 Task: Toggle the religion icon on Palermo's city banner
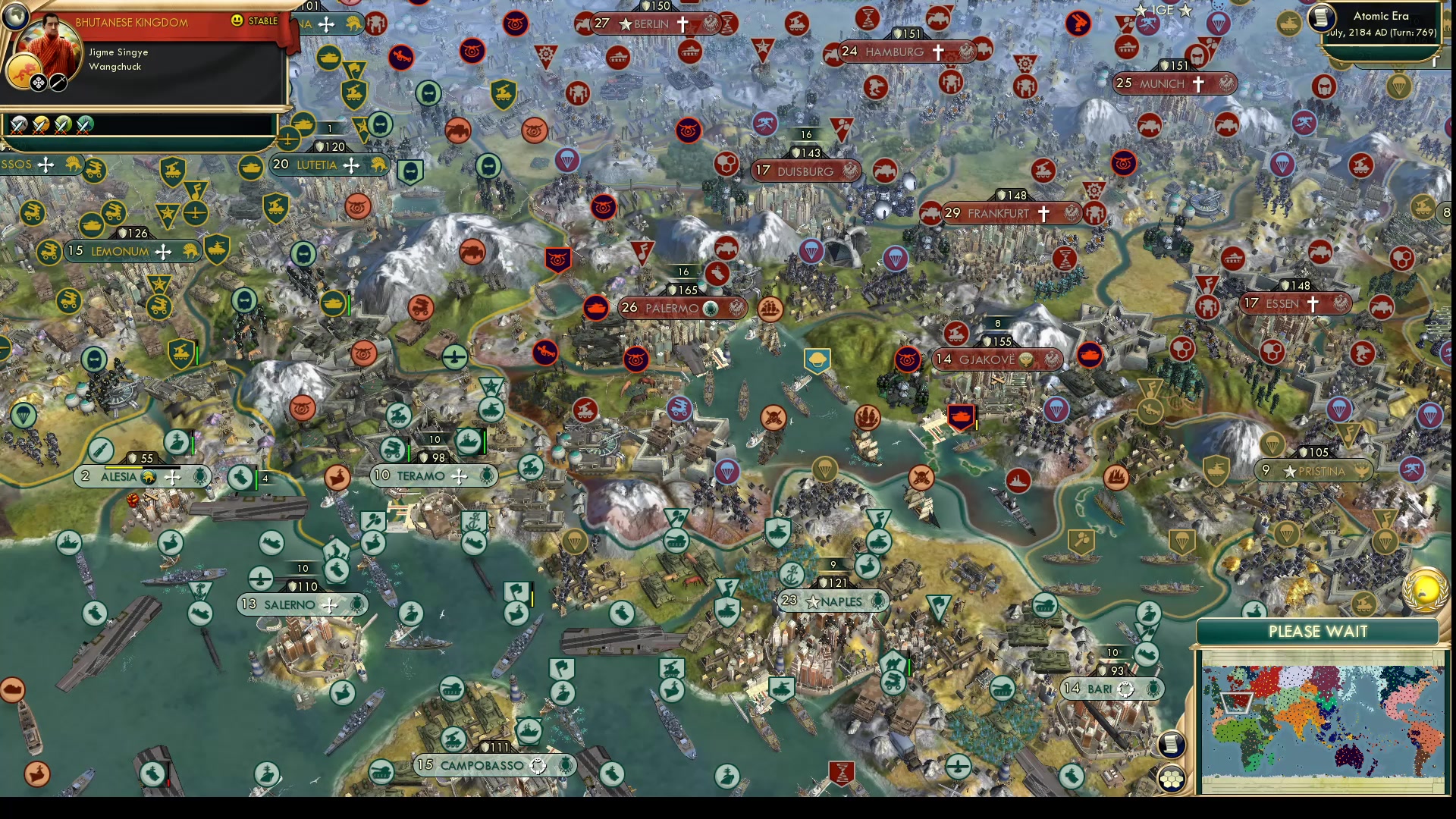[710, 309]
